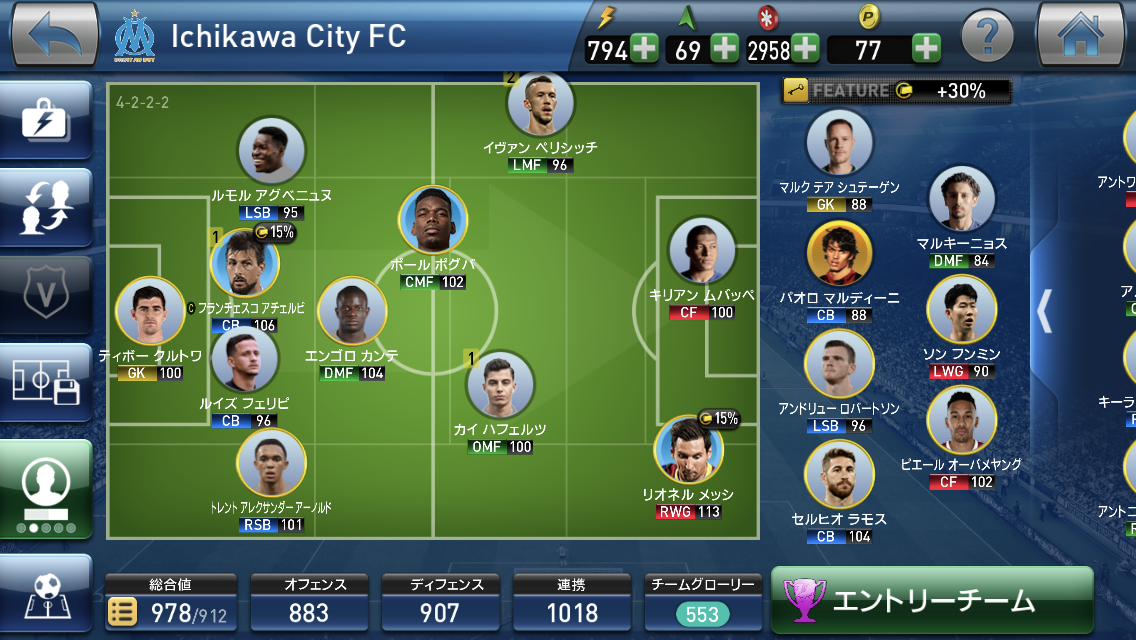Select Son Heung-min LWG substitute
The image size is (1136, 640).
[961, 310]
